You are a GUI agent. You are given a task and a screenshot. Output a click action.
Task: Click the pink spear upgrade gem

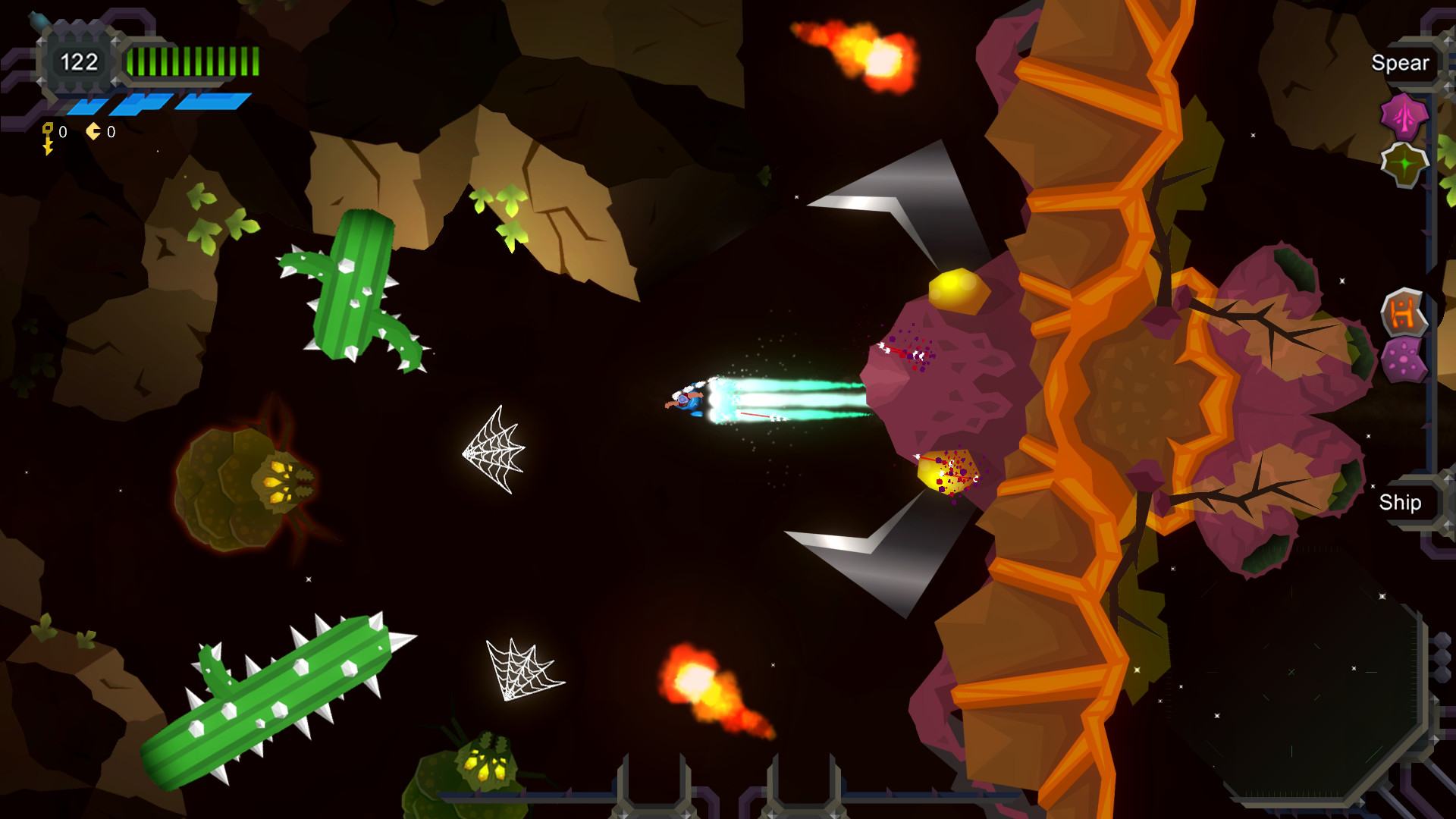[x=1404, y=118]
